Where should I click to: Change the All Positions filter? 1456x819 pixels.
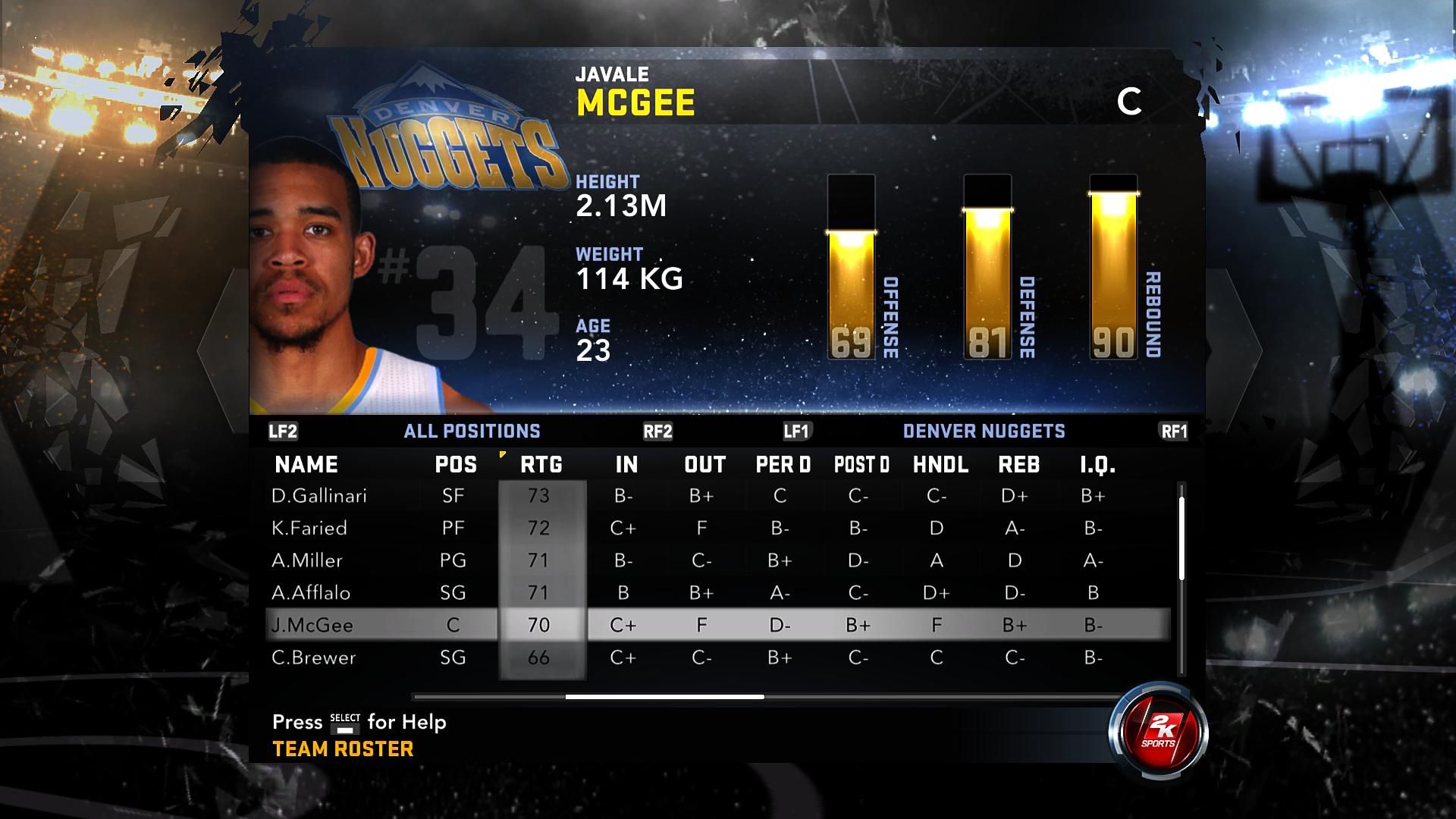[x=472, y=431]
